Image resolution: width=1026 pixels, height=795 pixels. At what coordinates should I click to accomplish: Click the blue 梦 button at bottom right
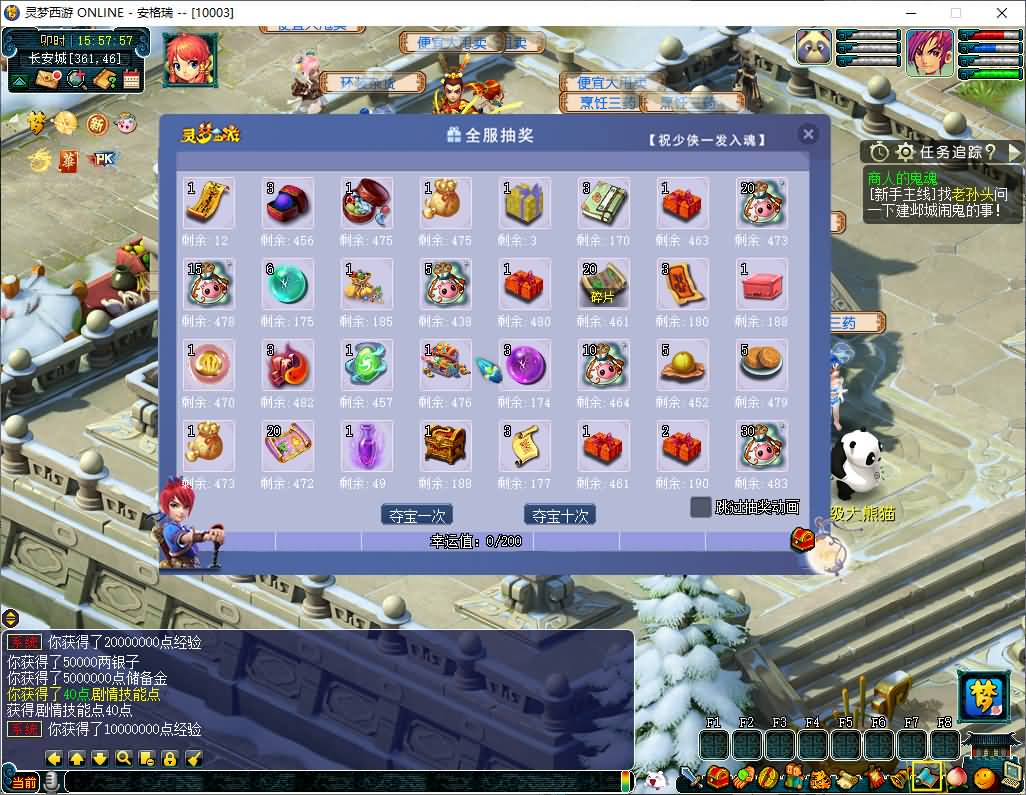[x=983, y=696]
